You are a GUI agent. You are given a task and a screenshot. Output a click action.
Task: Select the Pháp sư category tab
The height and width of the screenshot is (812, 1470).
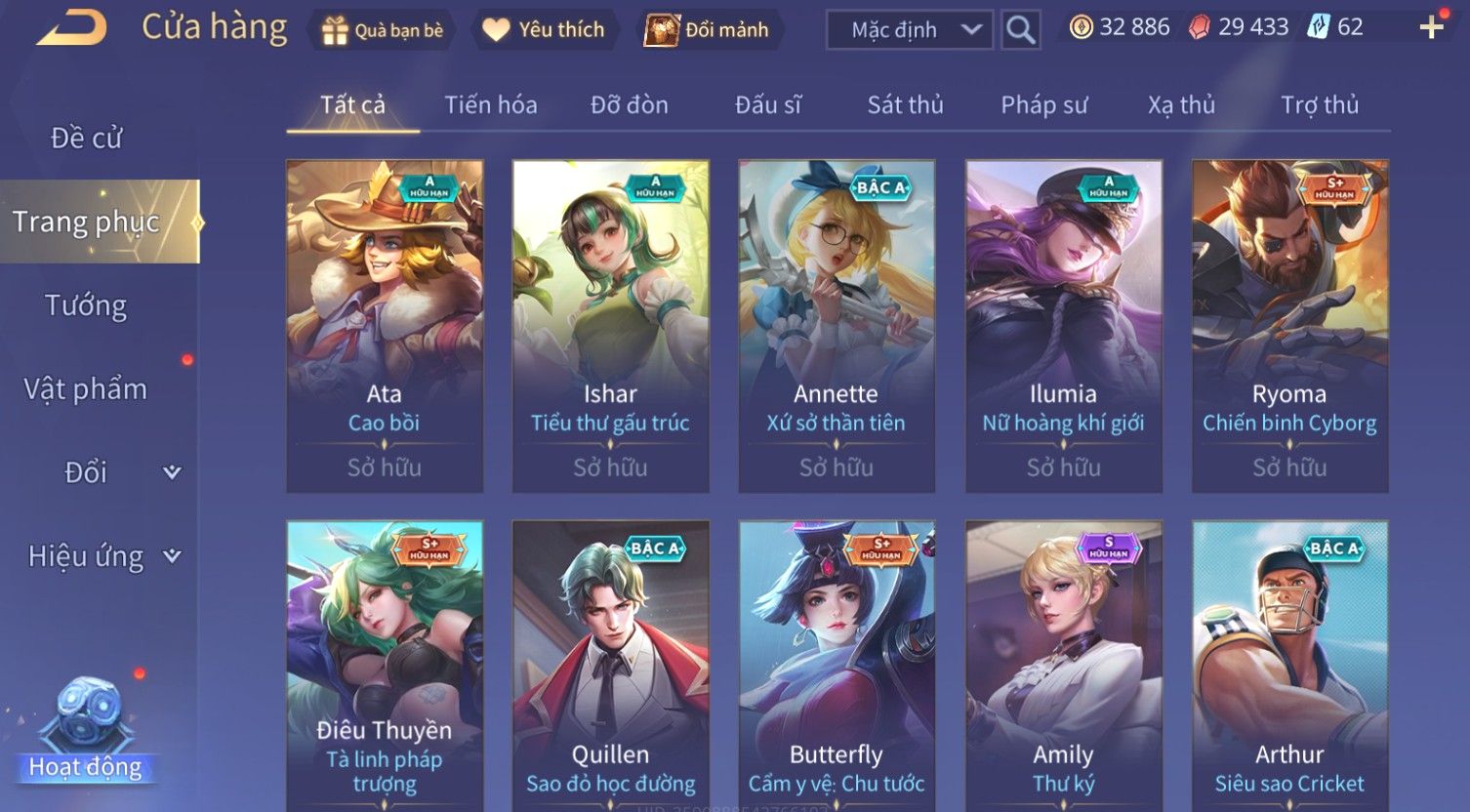tap(1043, 104)
